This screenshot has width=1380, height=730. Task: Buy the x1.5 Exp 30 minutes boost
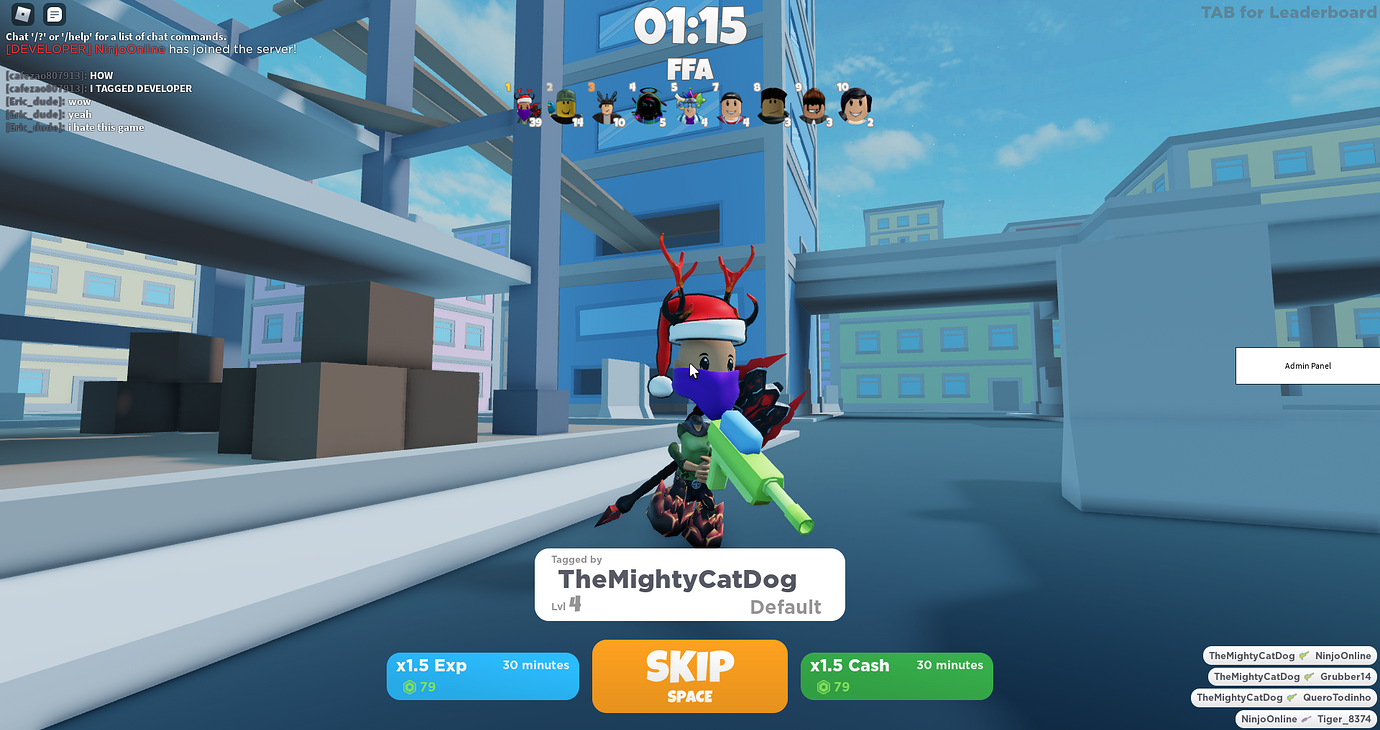click(x=482, y=676)
